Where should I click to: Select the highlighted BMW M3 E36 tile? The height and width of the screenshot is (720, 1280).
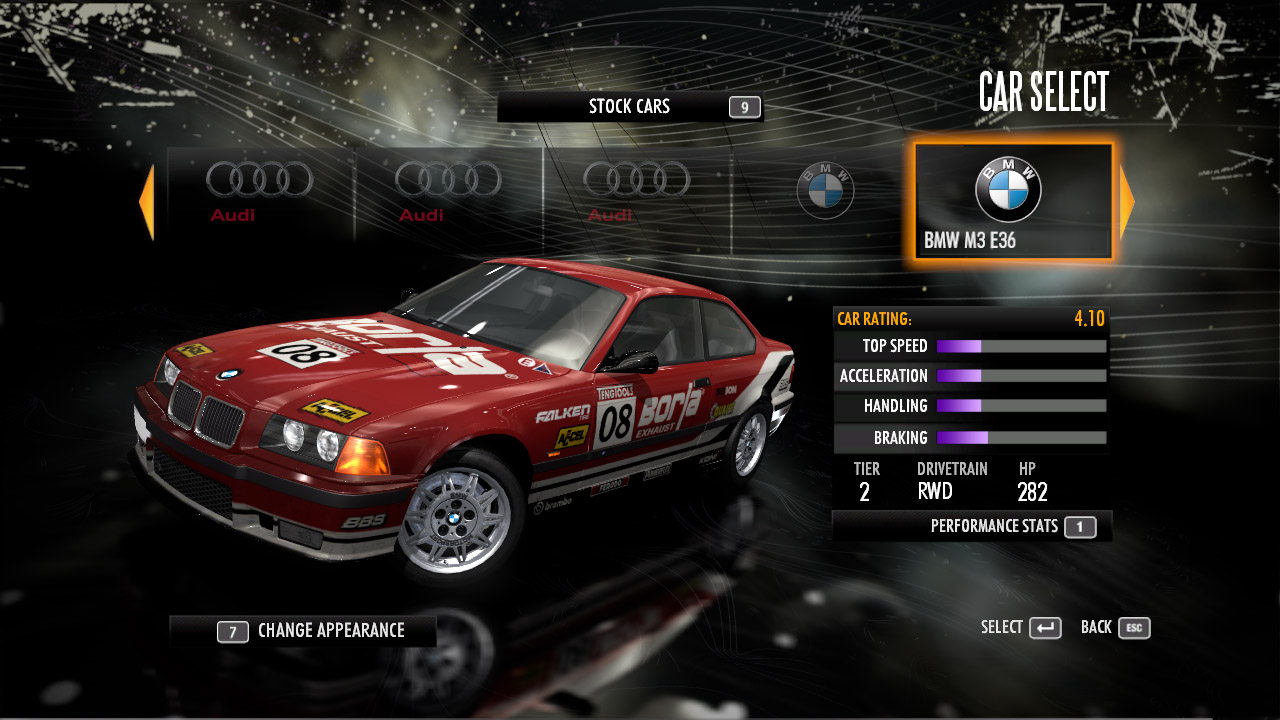(1012, 202)
